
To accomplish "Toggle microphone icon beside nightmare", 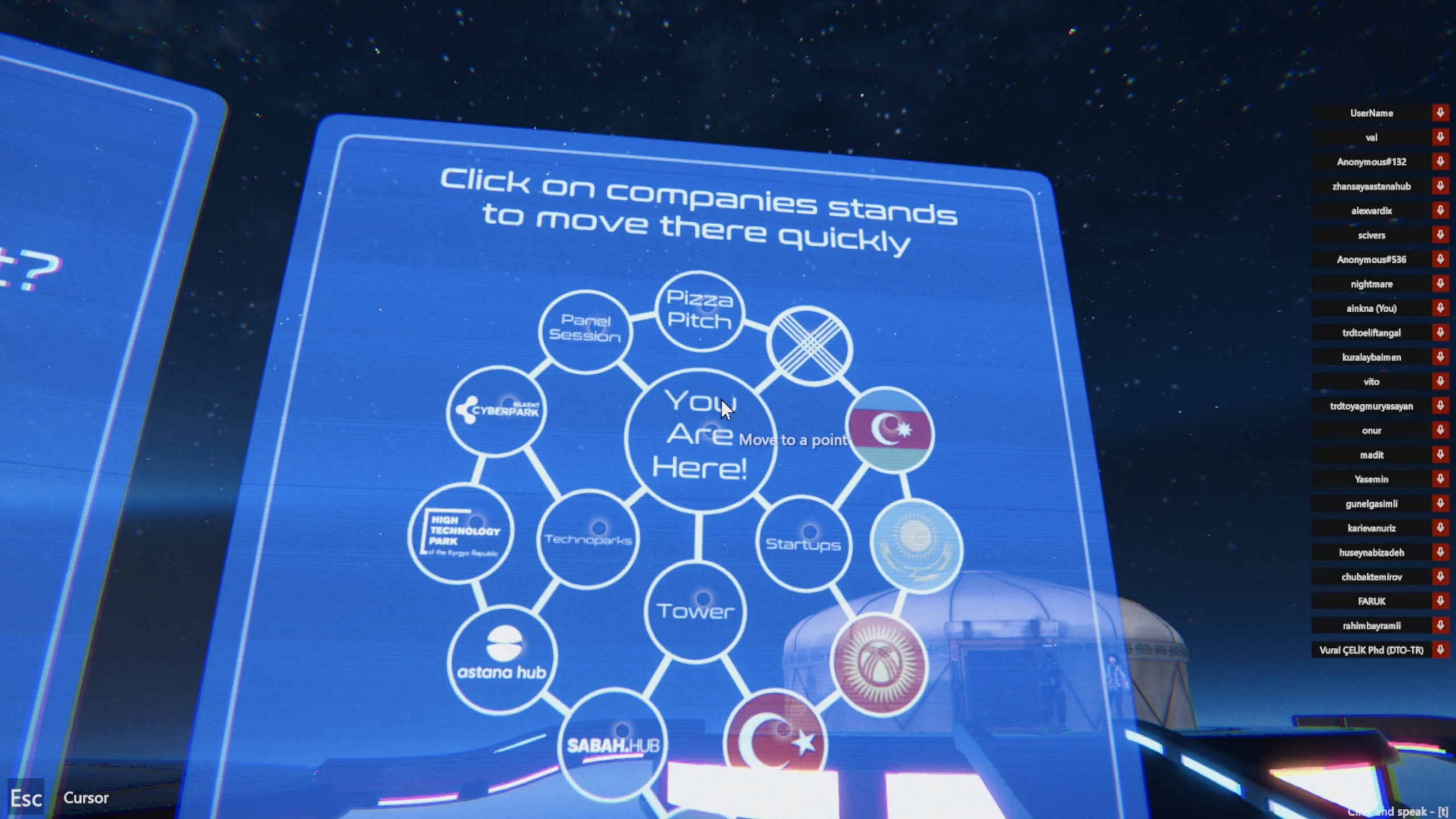I will (1440, 284).
